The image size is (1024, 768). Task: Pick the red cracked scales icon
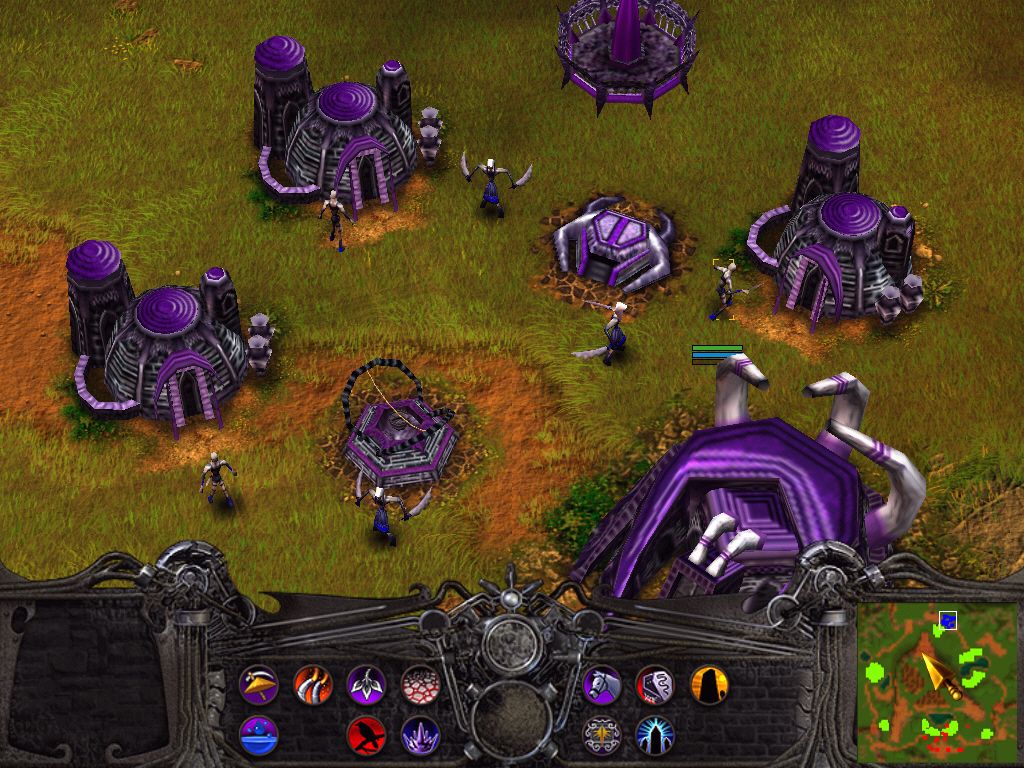pos(420,685)
